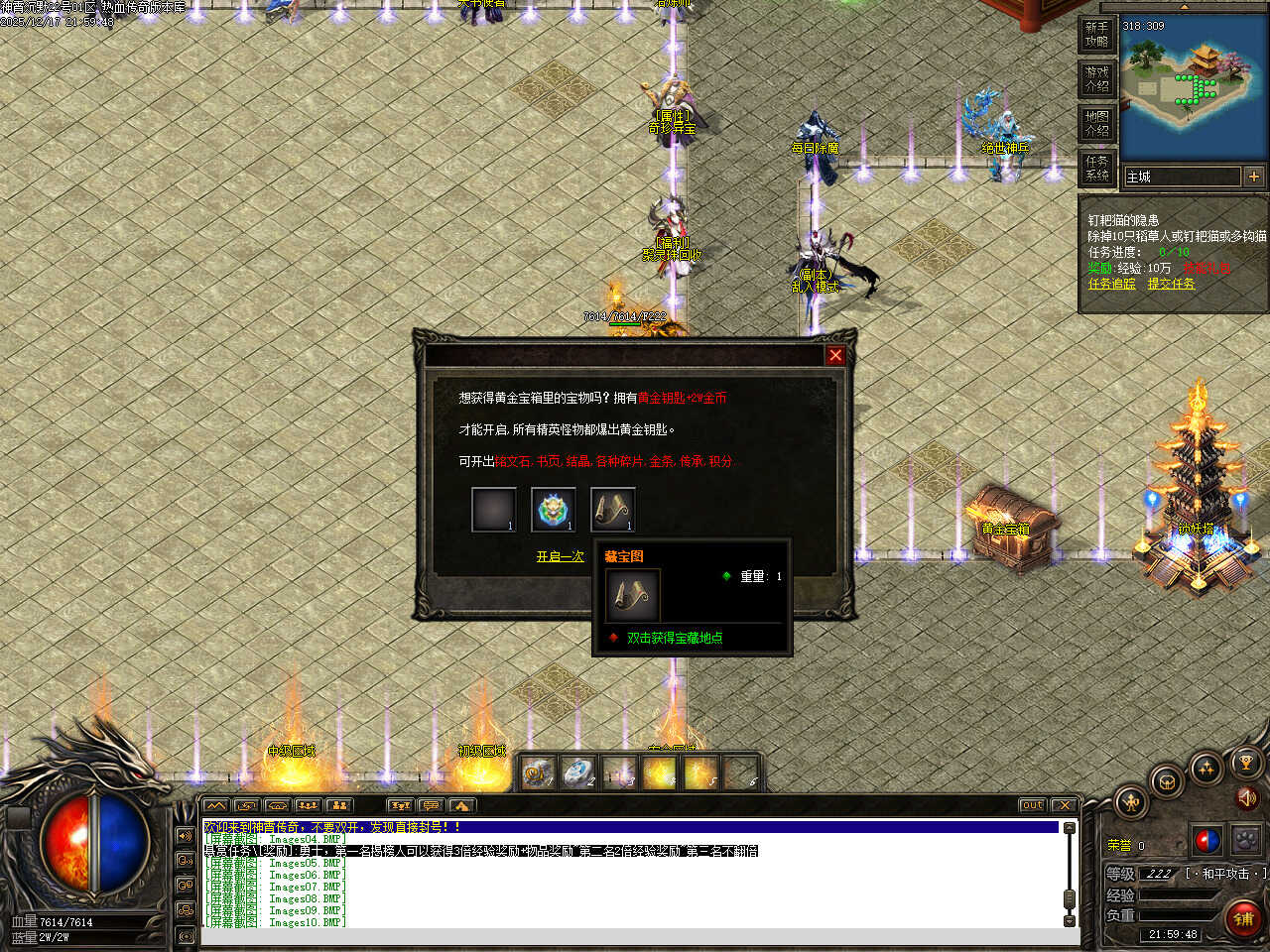This screenshot has height=952, width=1270.
Task: Click the 开启一次 open-once link
Action: coord(561,557)
